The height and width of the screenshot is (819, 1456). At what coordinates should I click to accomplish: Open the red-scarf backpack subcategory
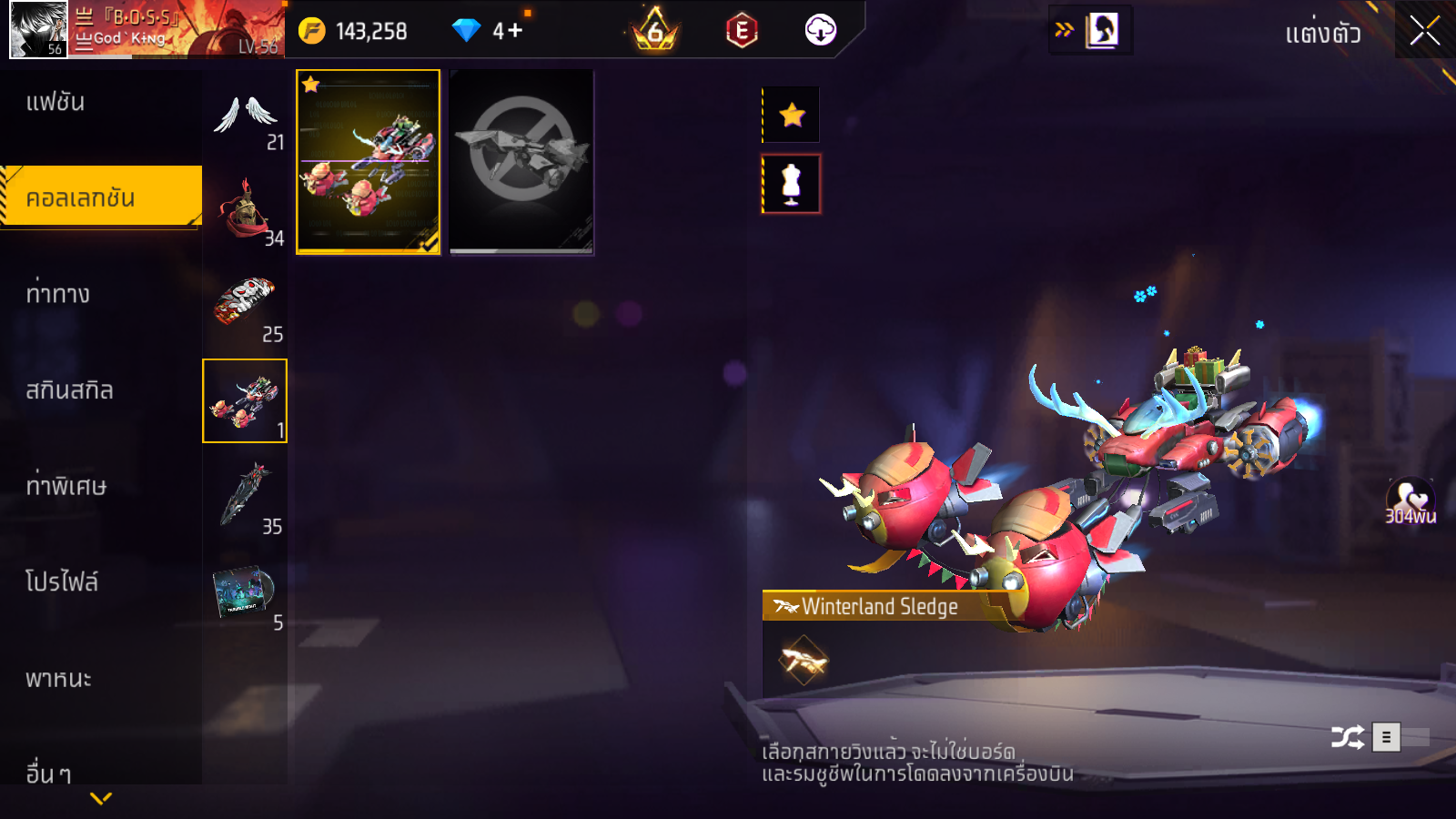(x=245, y=213)
